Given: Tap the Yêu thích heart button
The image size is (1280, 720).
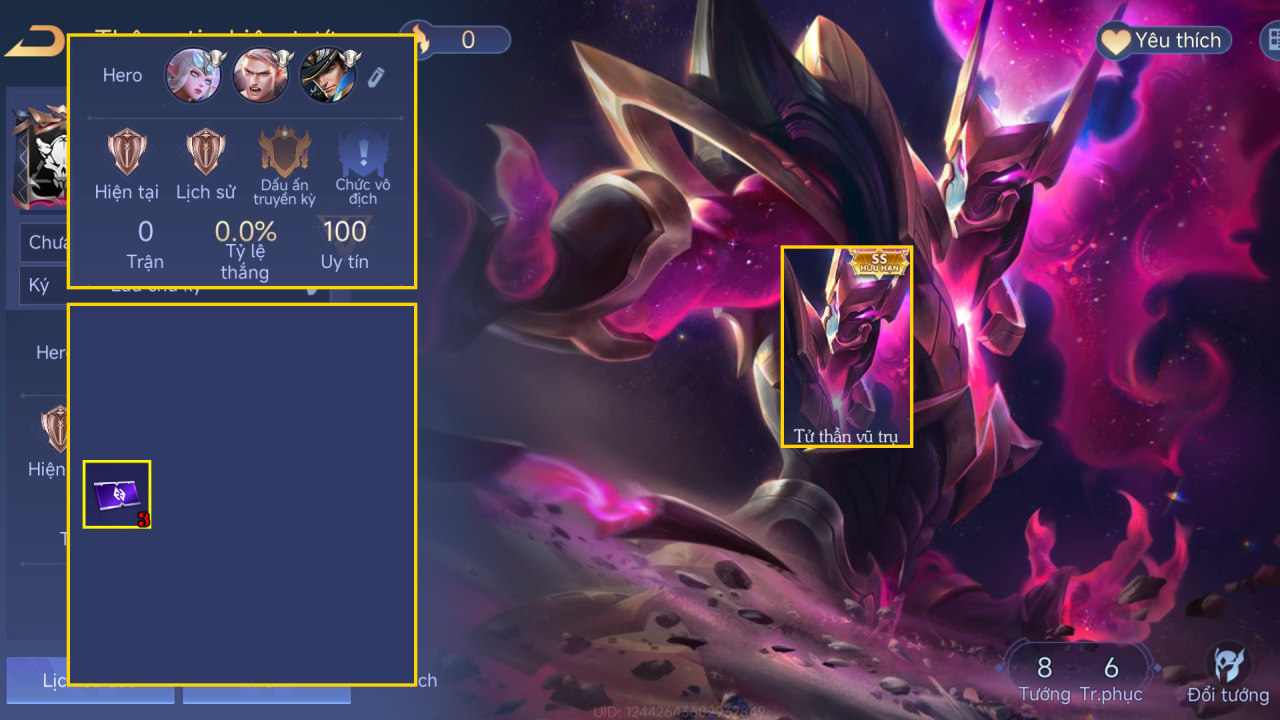Looking at the screenshot, I should click(1164, 40).
